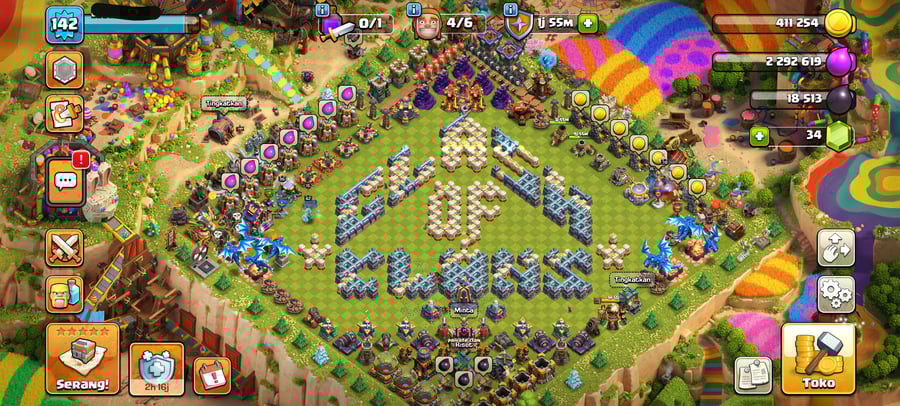Open the chat speech bubble panel
The image size is (900, 406).
tap(66, 182)
